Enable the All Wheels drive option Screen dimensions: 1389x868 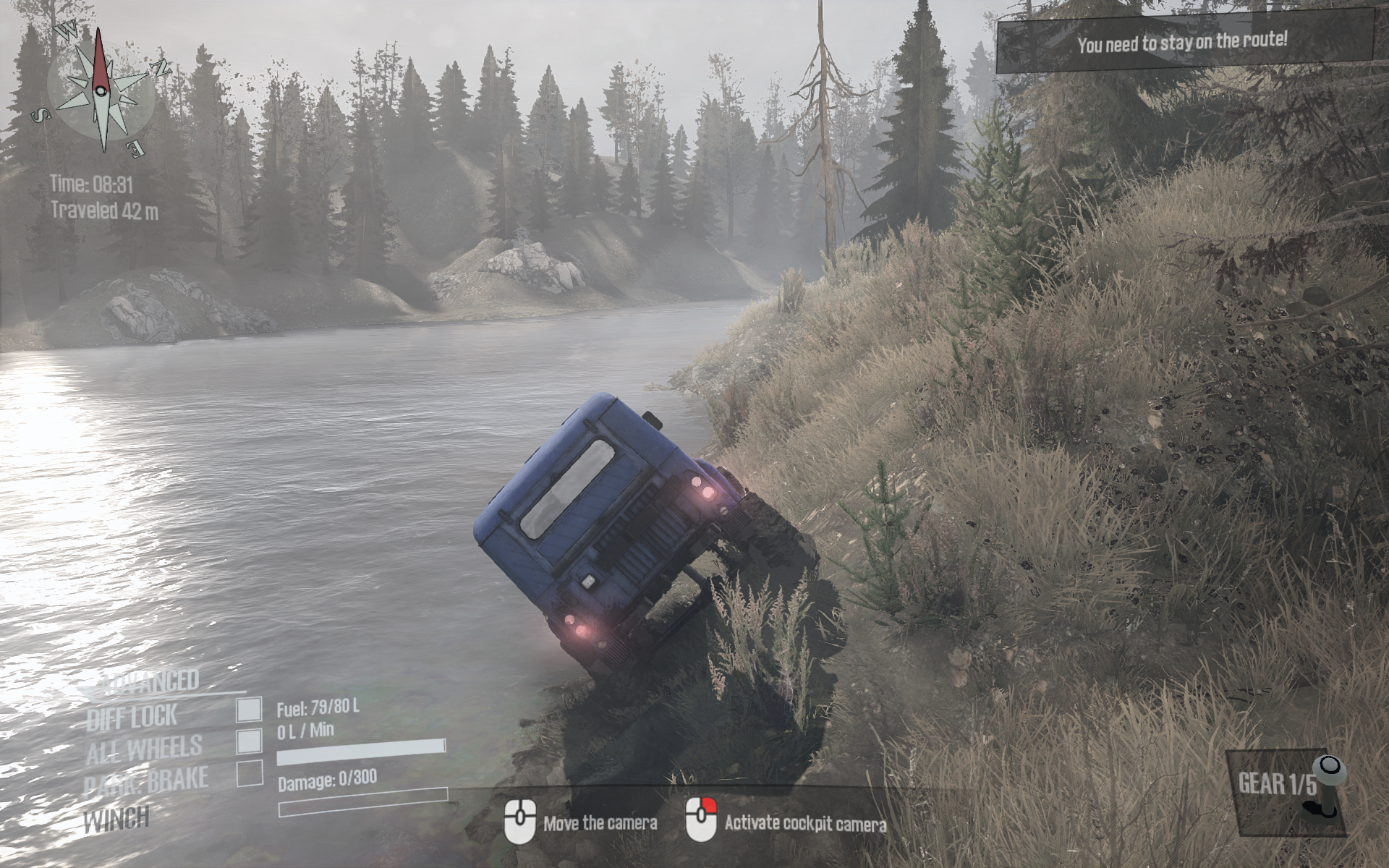(249, 741)
